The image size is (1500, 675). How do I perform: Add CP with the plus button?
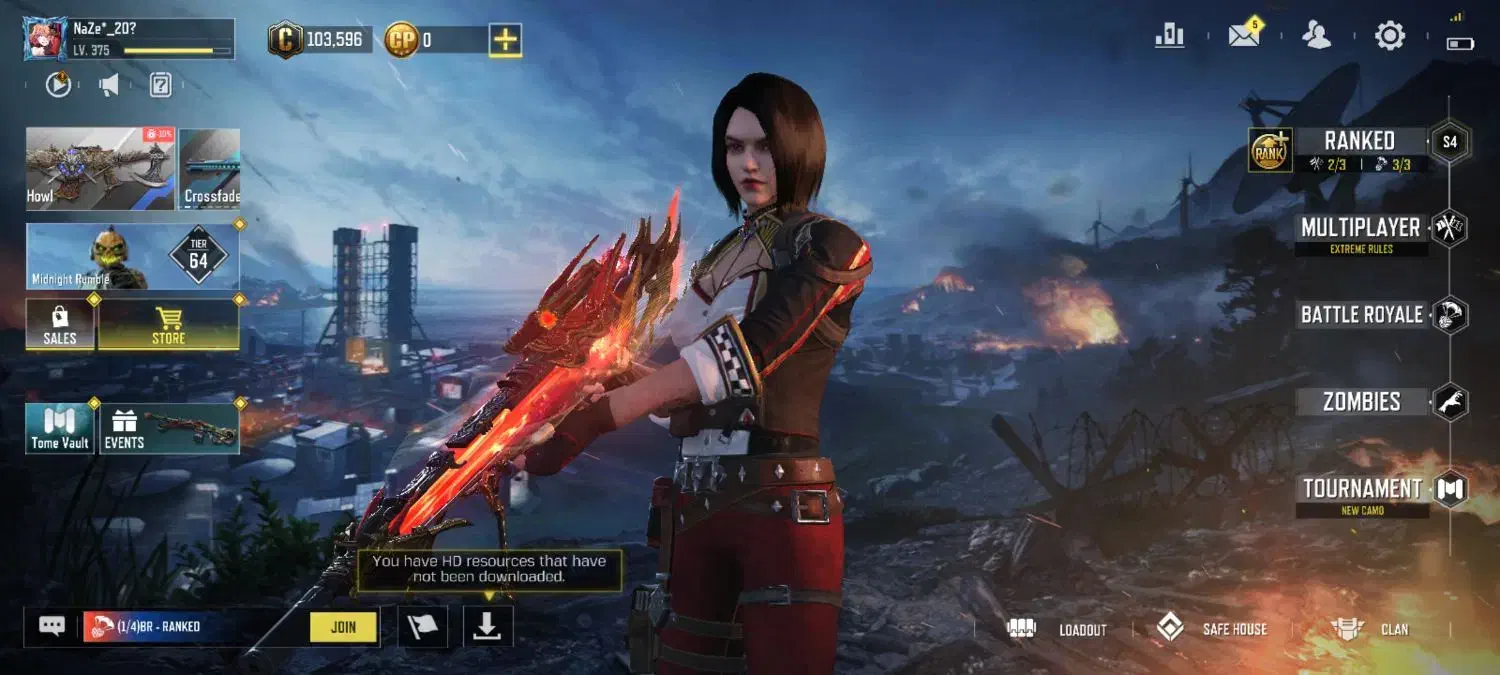point(506,40)
